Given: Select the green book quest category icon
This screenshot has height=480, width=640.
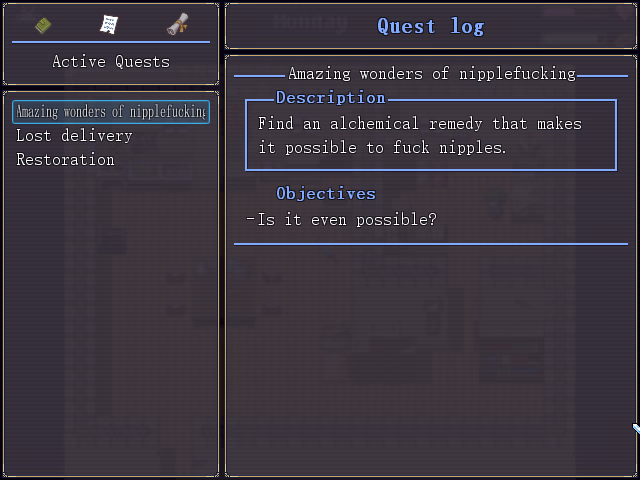Looking at the screenshot, I should coord(43,25).
